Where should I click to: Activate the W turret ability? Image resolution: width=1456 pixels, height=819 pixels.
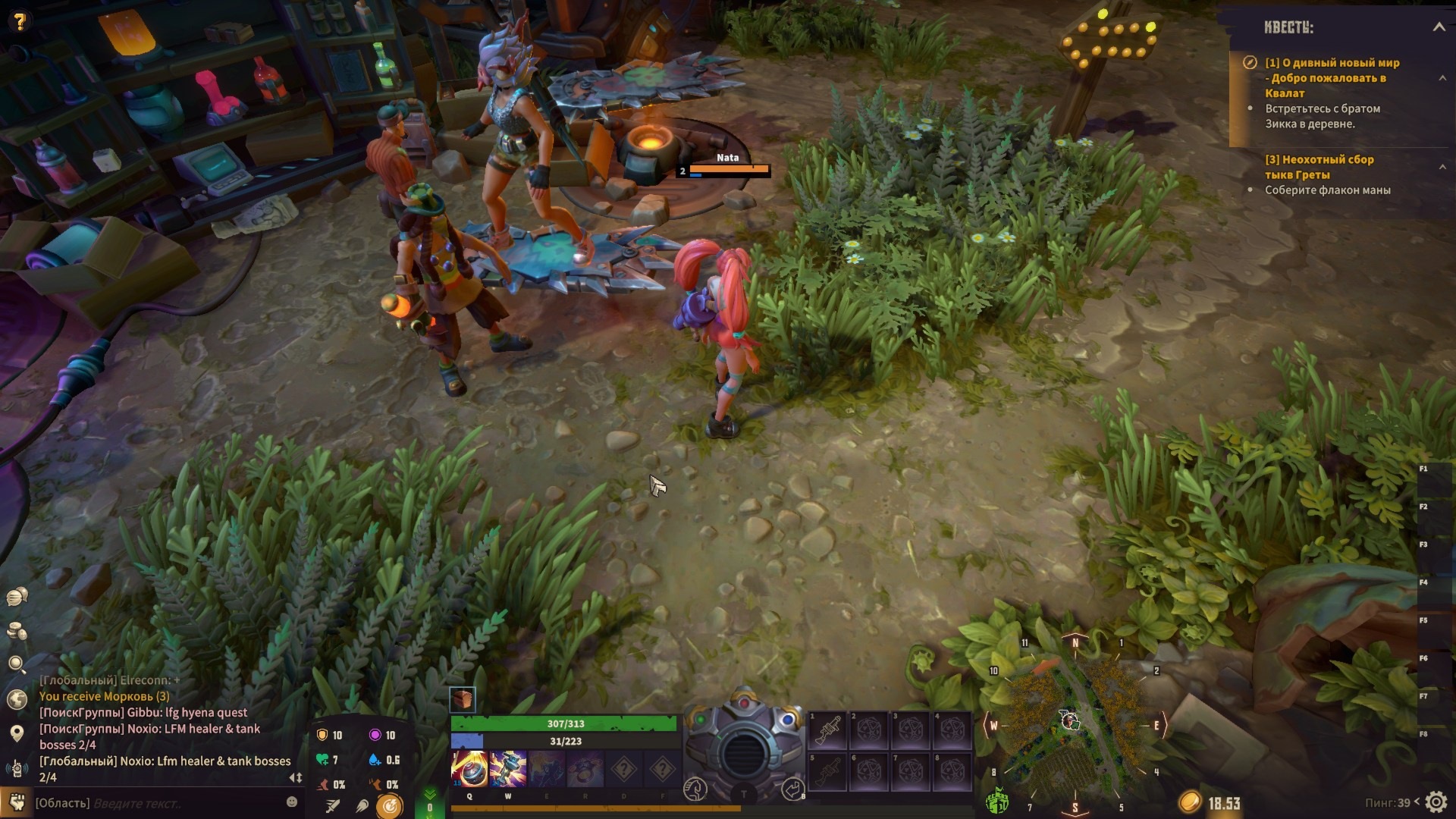[x=508, y=769]
